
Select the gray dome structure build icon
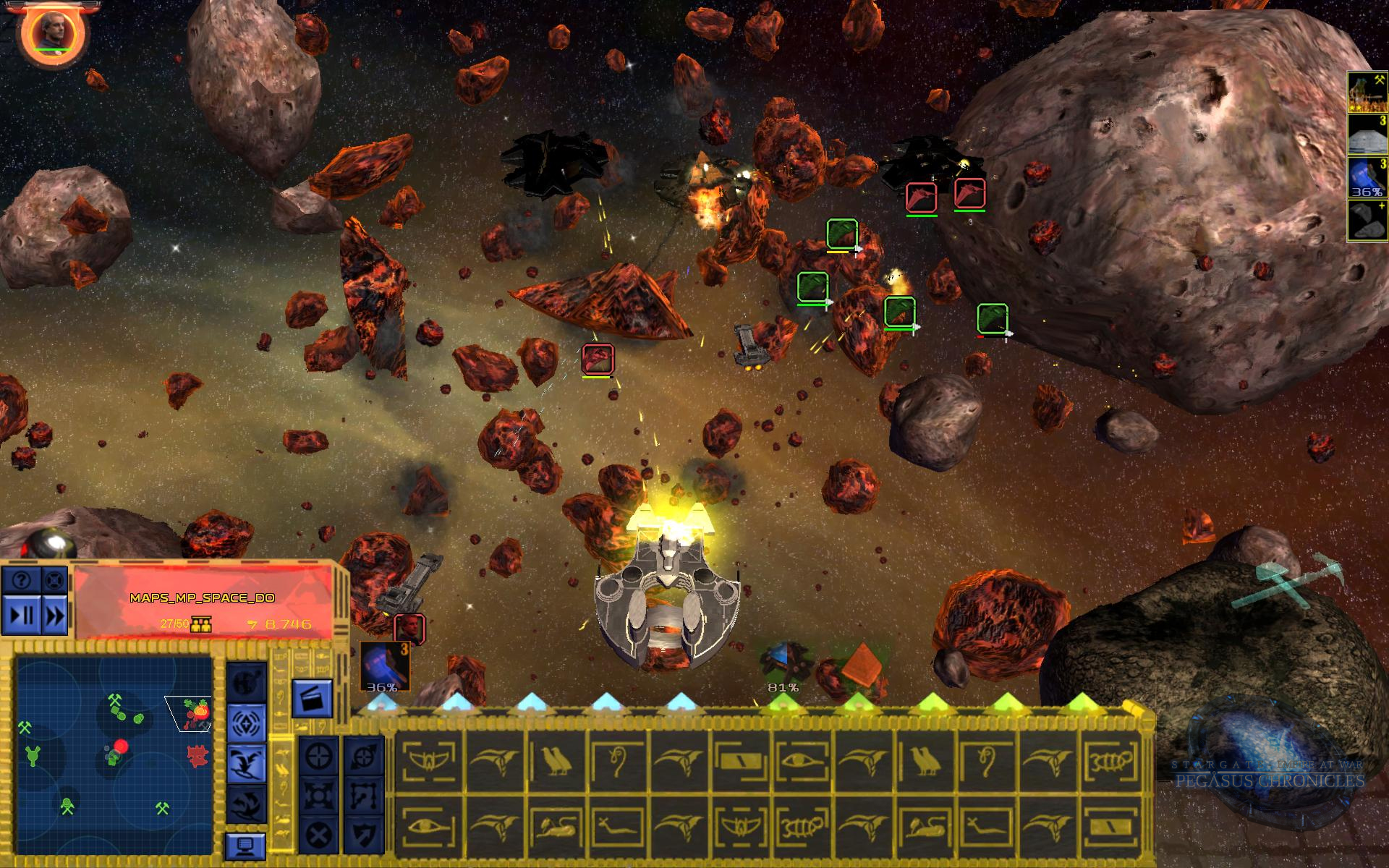(x=1367, y=135)
